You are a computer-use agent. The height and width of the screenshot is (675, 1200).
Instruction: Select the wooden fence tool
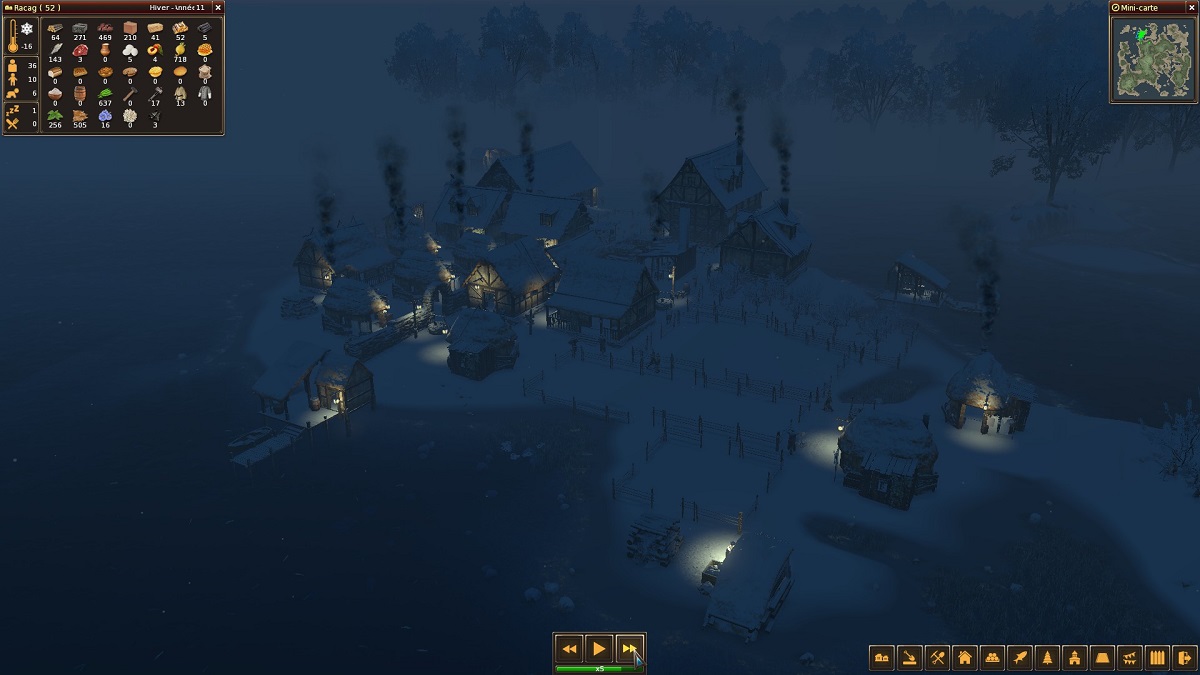pos(1158,658)
